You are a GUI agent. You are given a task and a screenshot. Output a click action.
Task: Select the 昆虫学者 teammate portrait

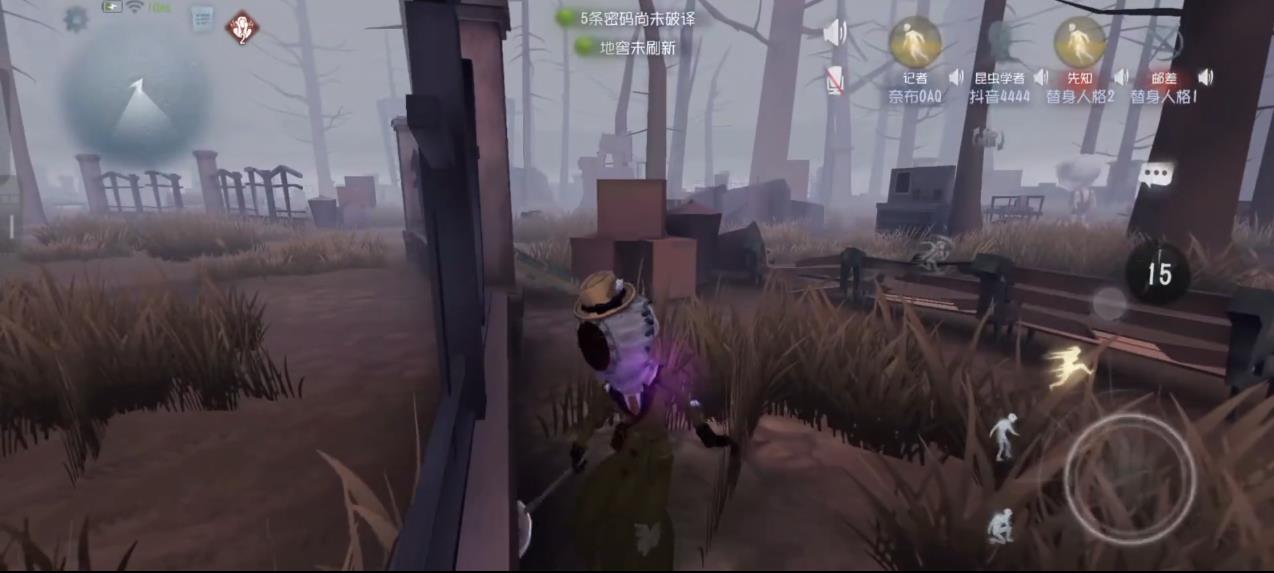pyautogui.click(x=998, y=43)
